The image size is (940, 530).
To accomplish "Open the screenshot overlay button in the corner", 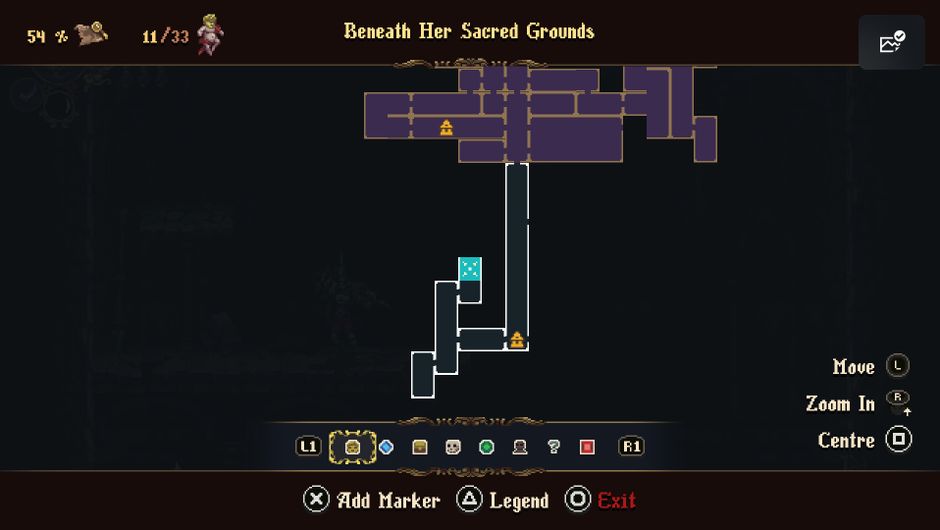I will [891, 43].
